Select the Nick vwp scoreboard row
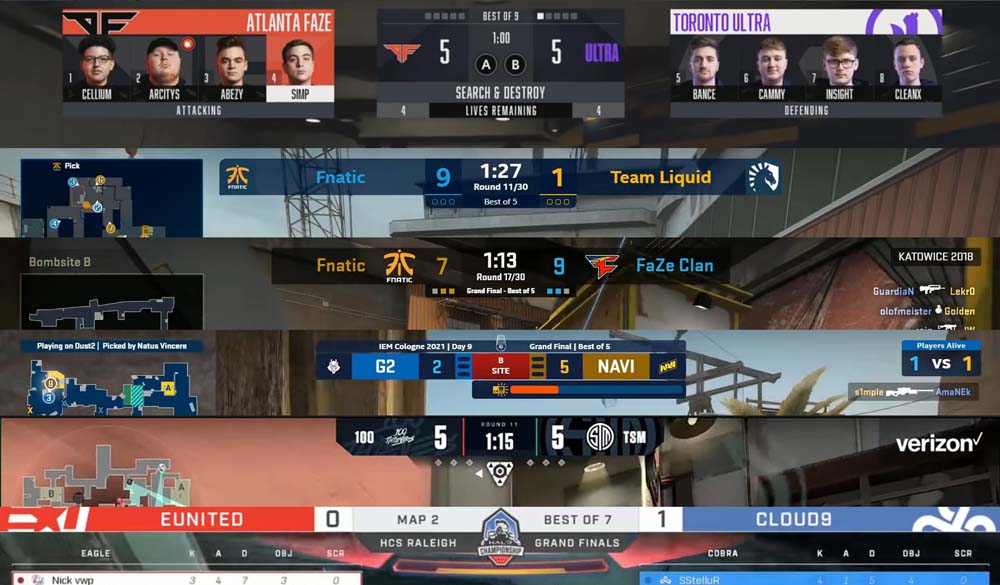 pyautogui.click(x=180, y=579)
